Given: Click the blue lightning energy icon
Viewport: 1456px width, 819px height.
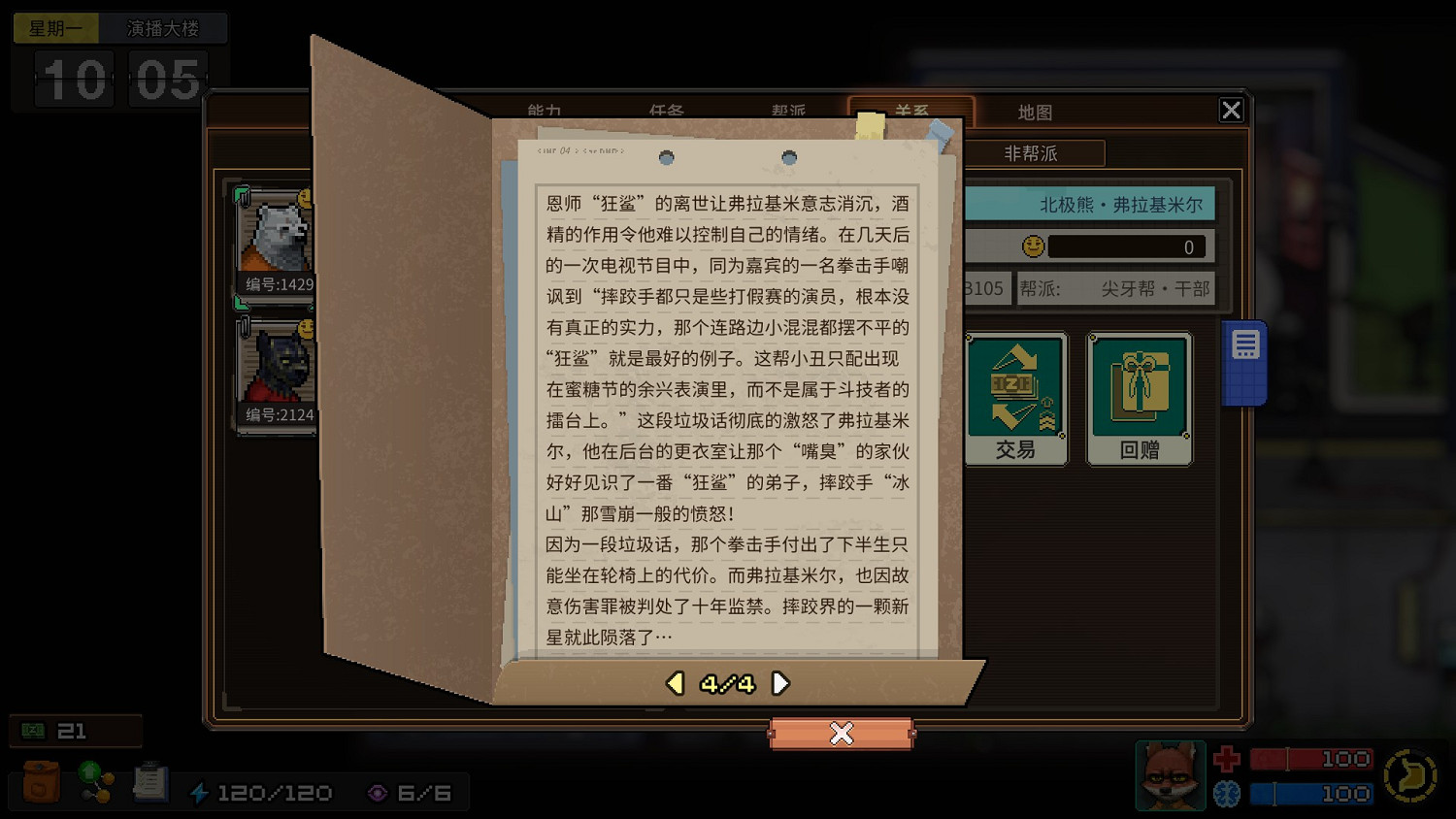Looking at the screenshot, I should (202, 792).
